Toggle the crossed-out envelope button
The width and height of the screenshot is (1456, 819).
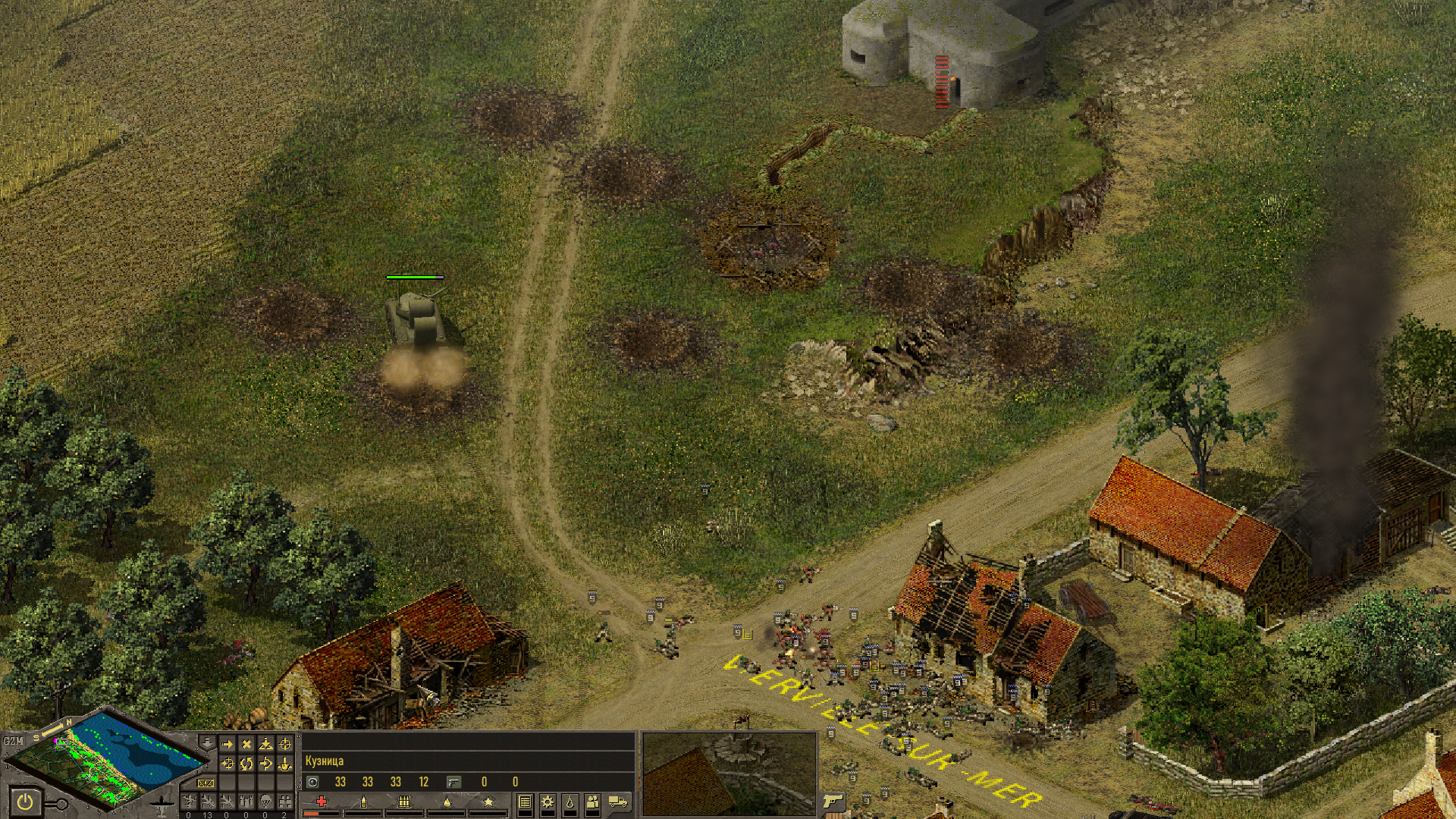pyautogui.click(x=206, y=783)
